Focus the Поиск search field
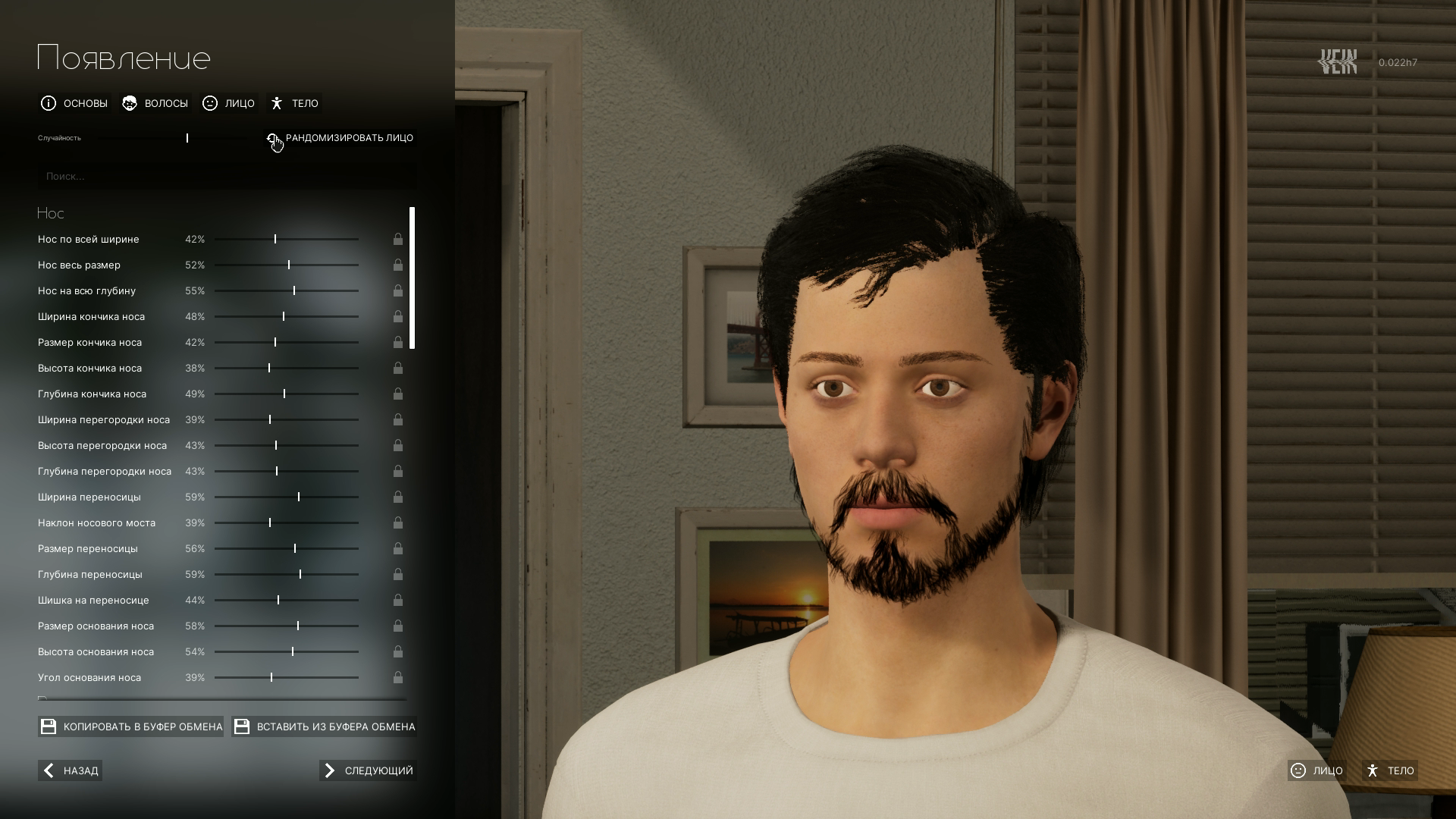The height and width of the screenshot is (819, 1456). click(x=227, y=176)
